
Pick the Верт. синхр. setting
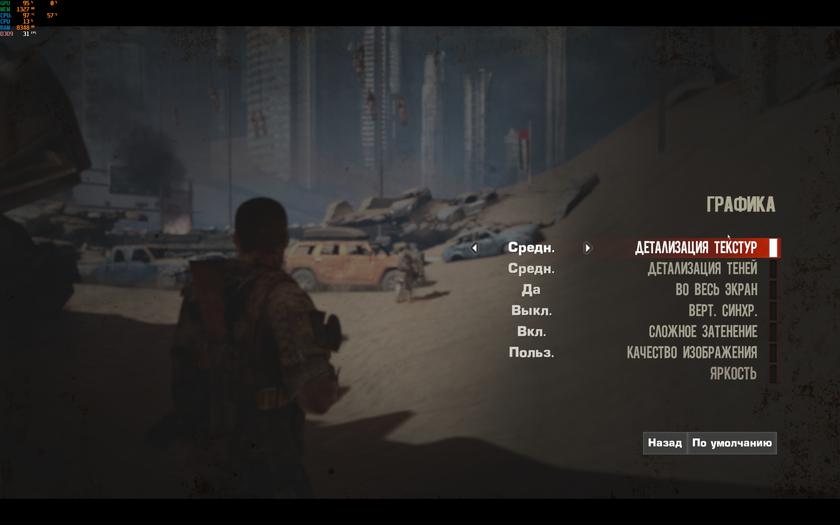(x=722, y=311)
